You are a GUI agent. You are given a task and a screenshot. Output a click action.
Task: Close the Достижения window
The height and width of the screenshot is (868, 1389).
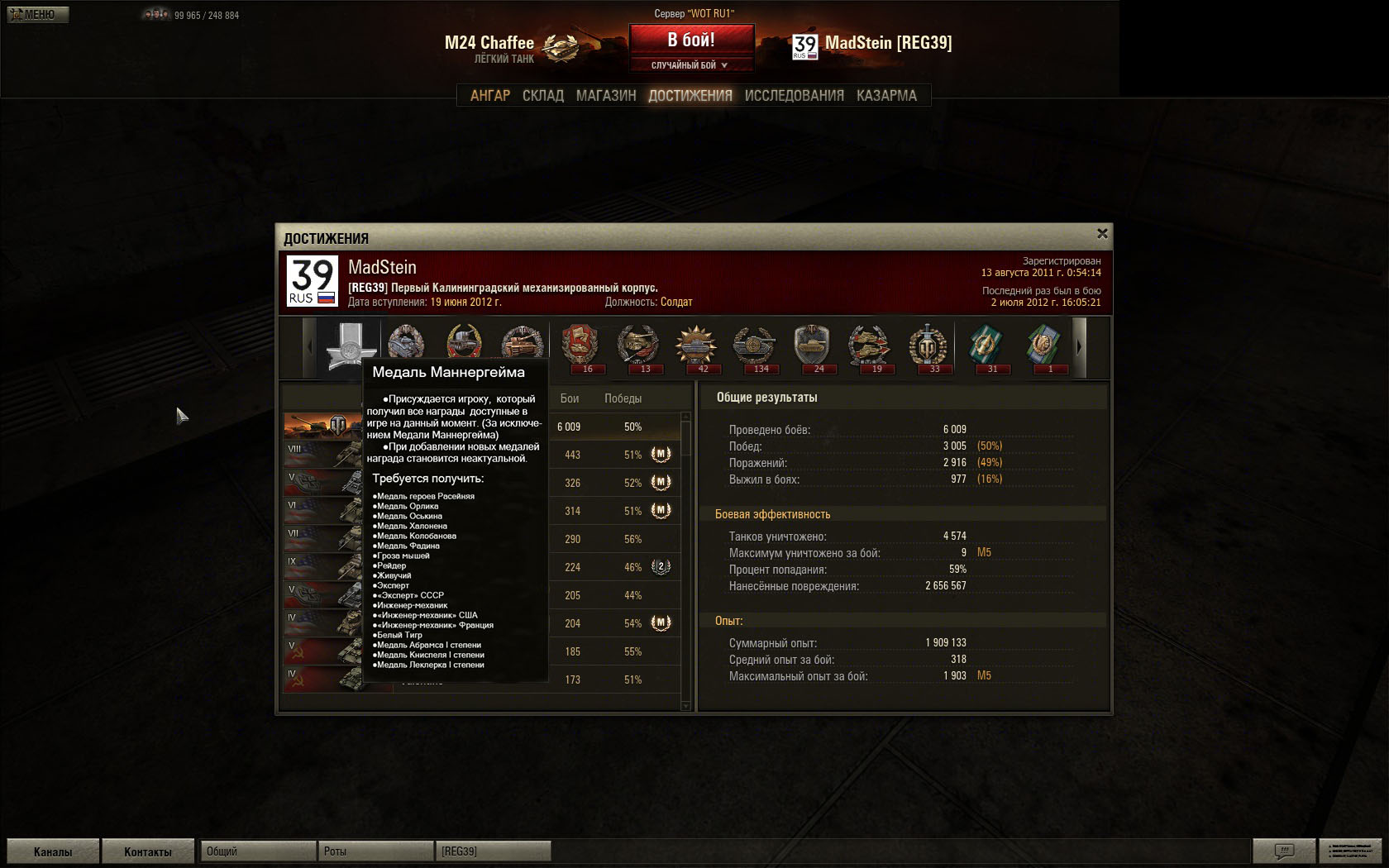pyautogui.click(x=1102, y=234)
